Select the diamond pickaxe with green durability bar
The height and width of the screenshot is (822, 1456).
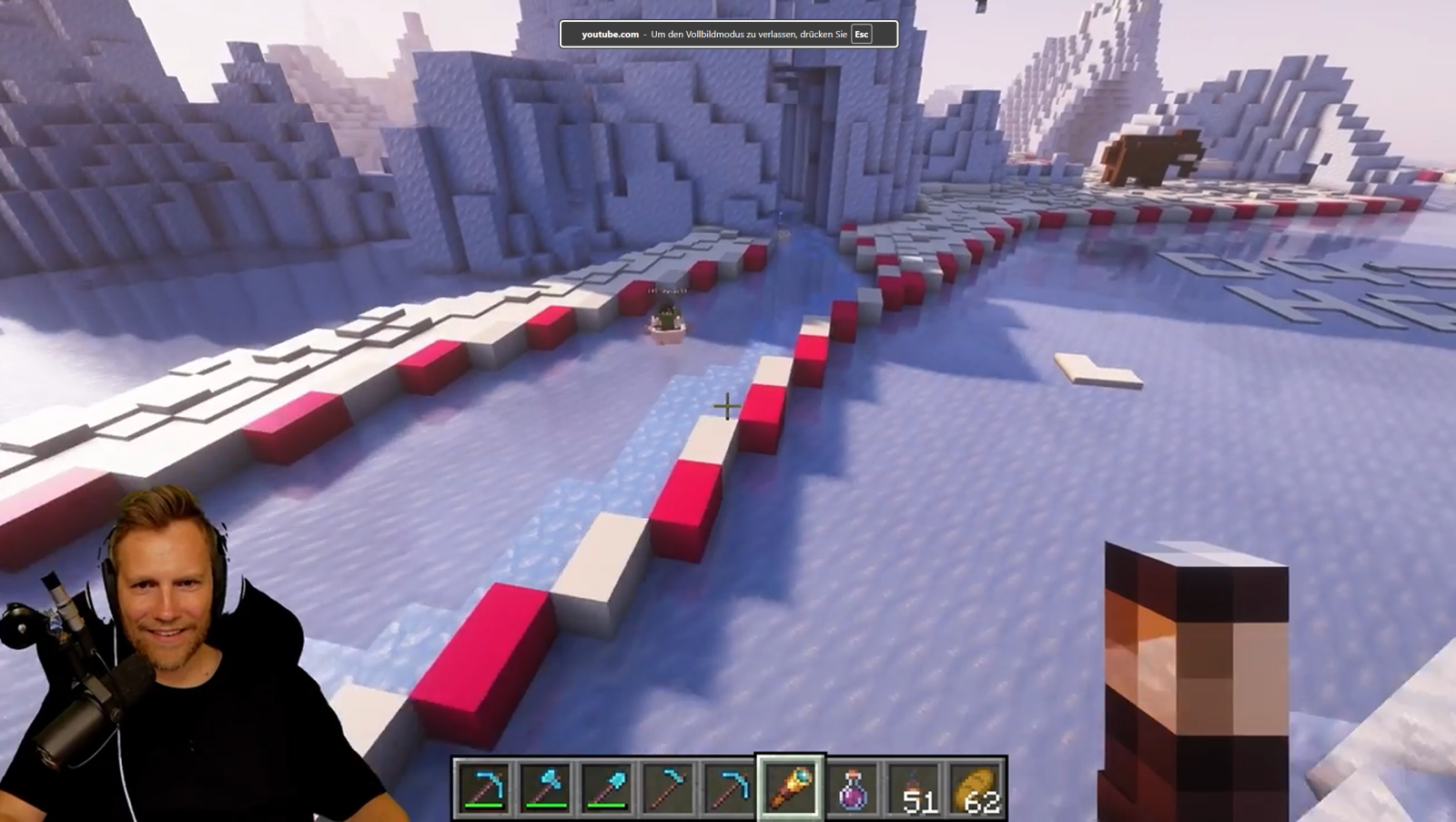[483, 787]
